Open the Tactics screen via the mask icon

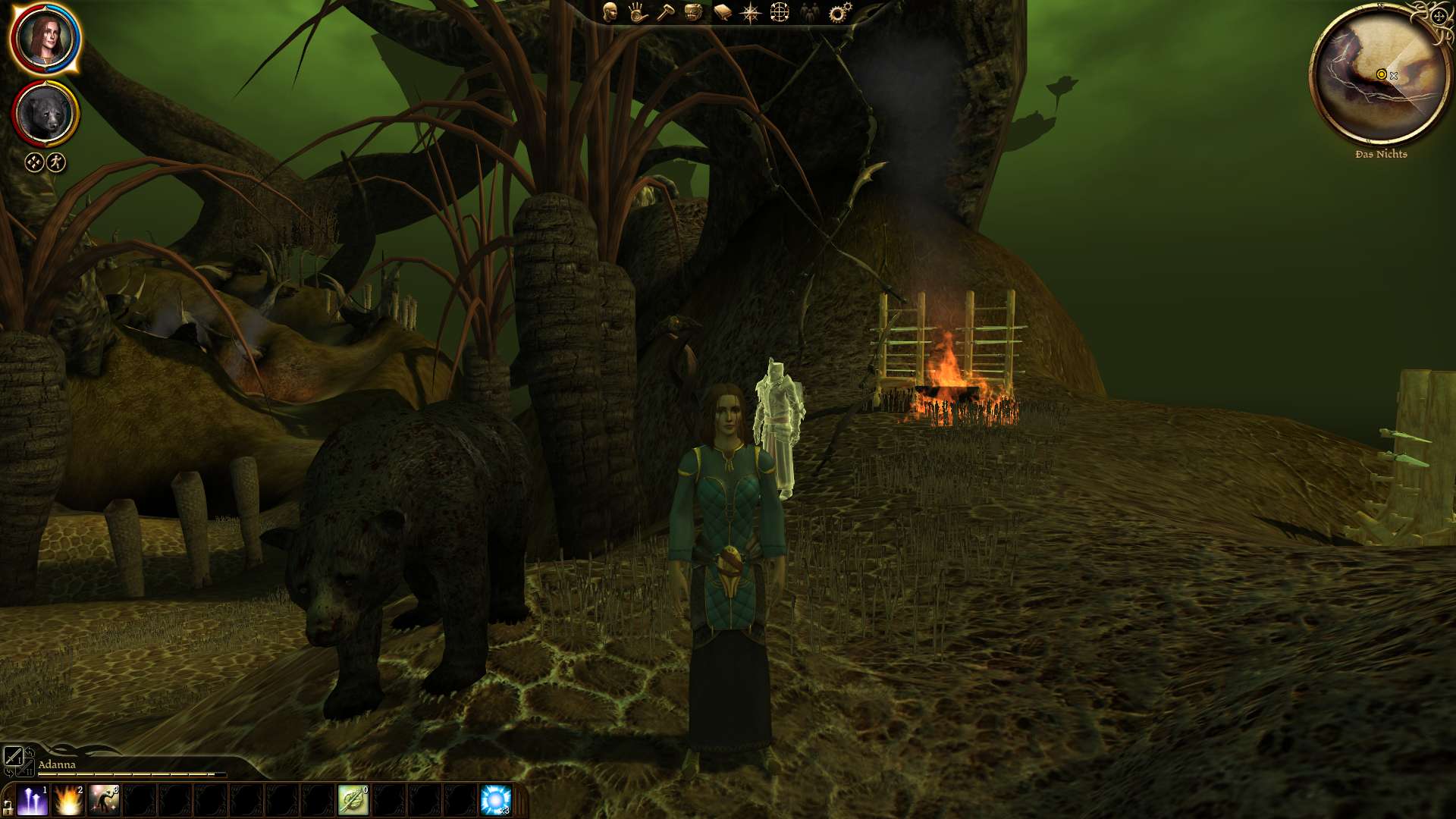point(693,11)
